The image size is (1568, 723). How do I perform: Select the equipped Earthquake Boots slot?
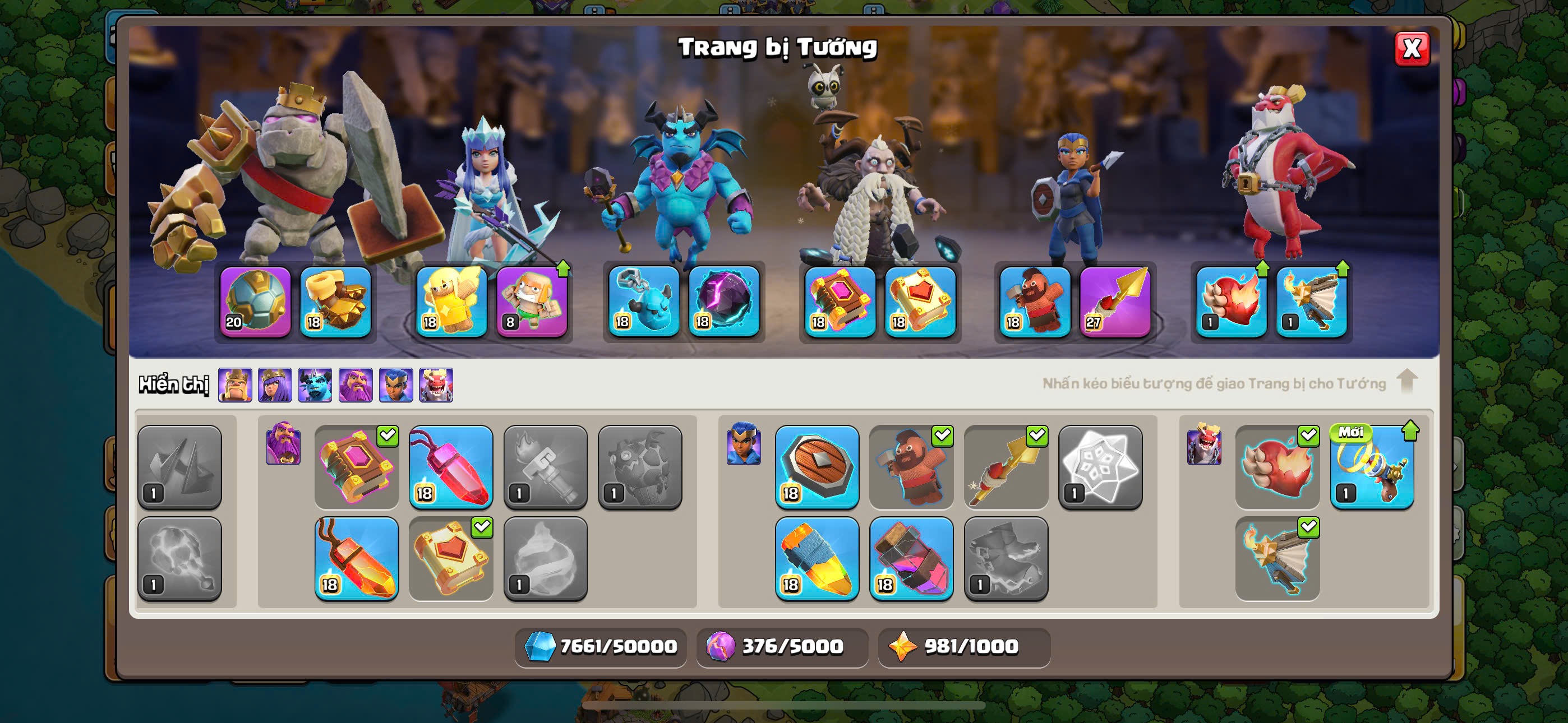(x=335, y=302)
